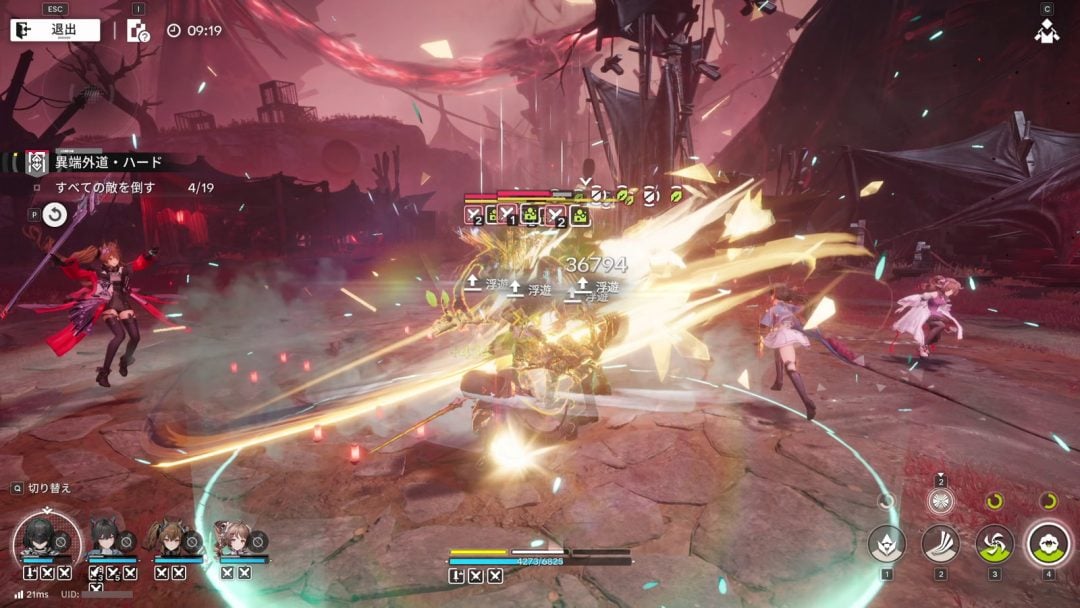Activate the crystal emblem skill
The height and width of the screenshot is (608, 1080).
886,544
